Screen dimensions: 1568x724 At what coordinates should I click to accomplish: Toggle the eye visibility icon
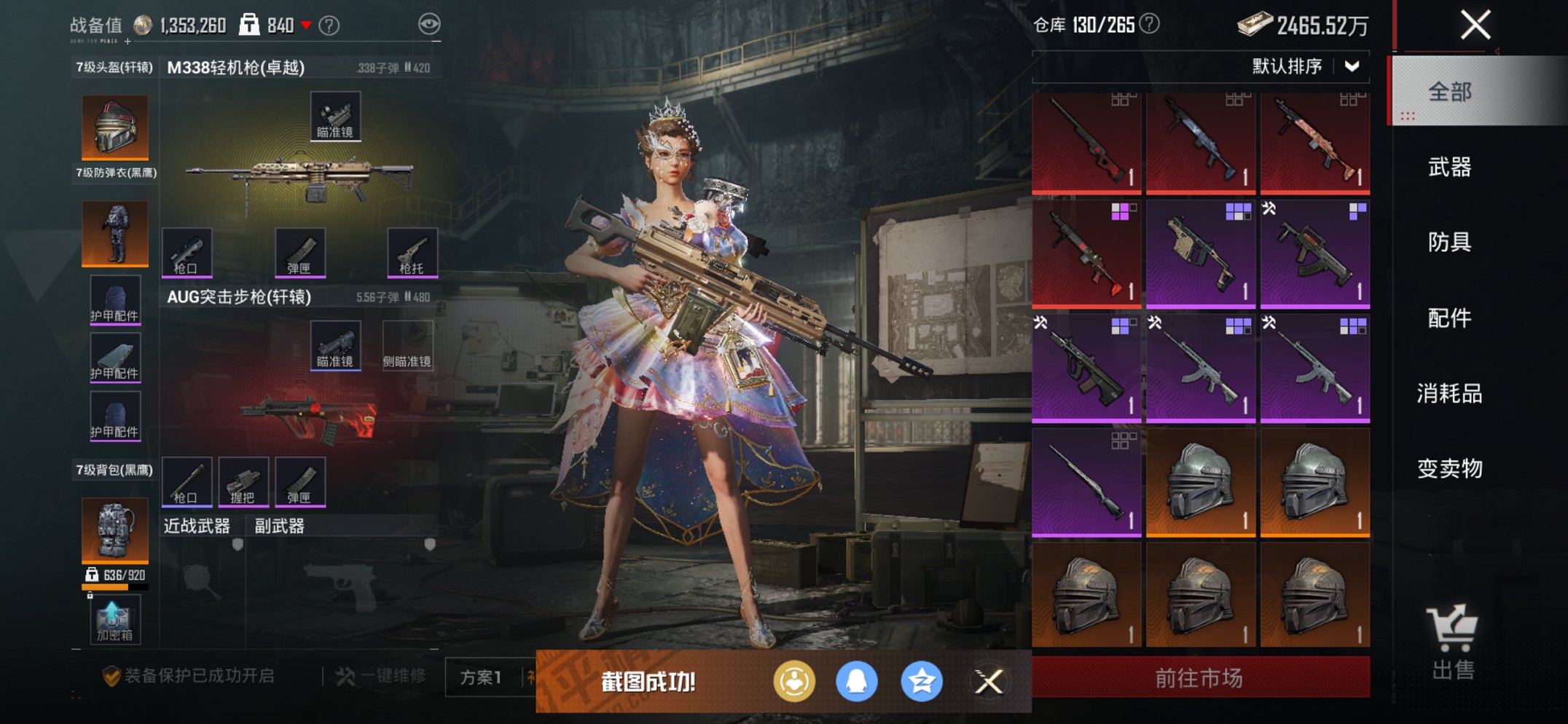point(429,25)
